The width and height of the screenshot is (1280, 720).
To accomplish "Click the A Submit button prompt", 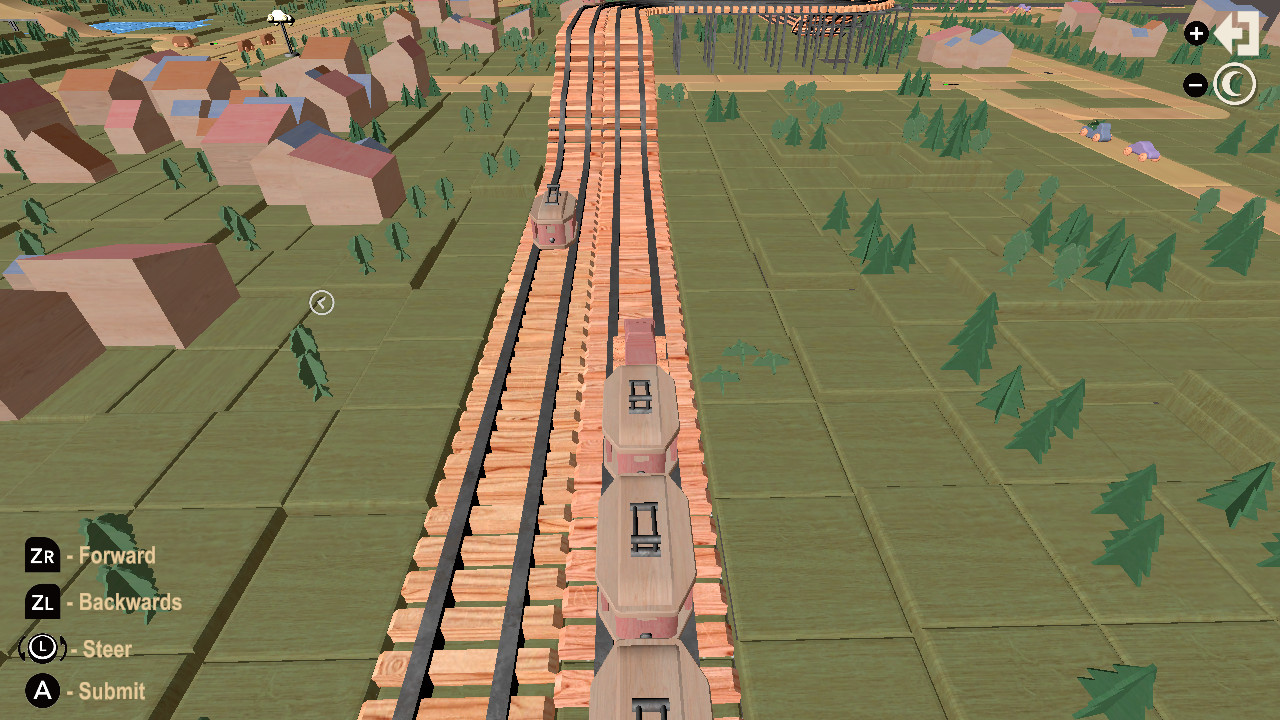I will tap(42, 691).
